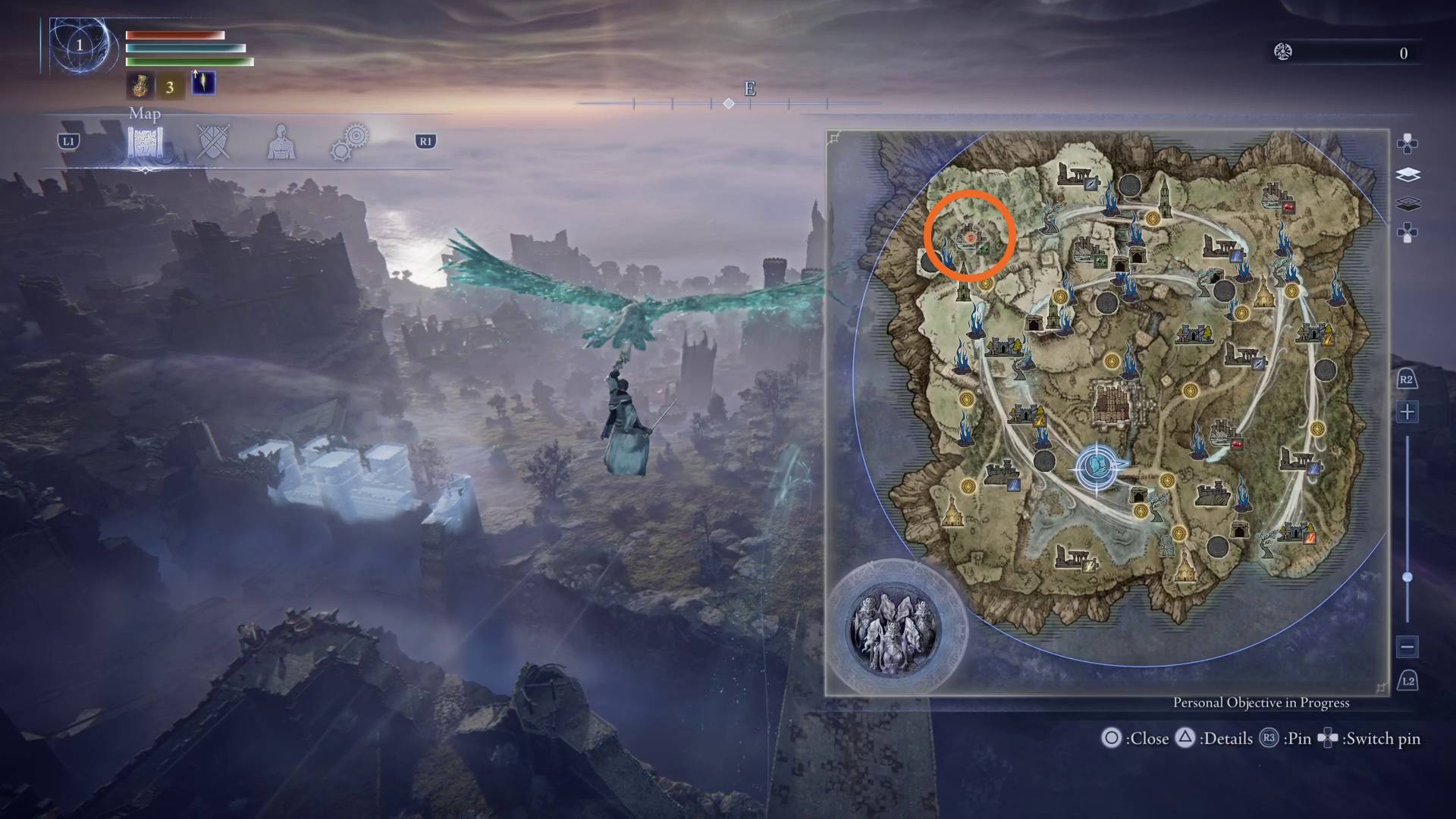The image size is (1456, 819).
Task: Switch to the Map tab scroll icon
Action: (x=145, y=141)
